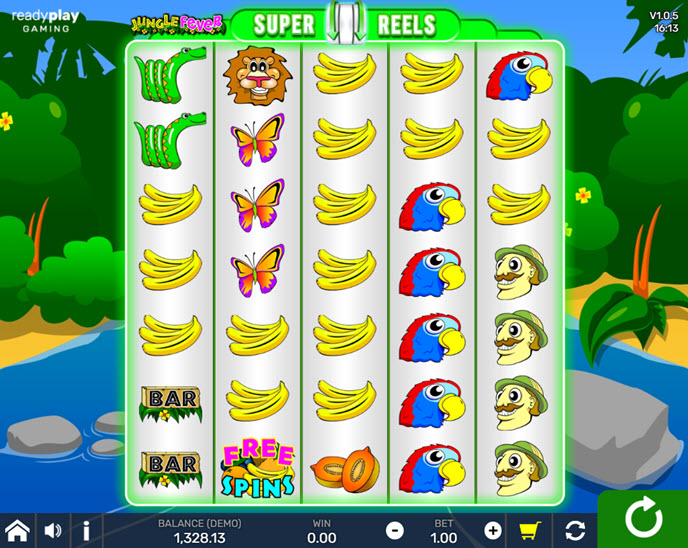This screenshot has height=548, width=688.
Task: Activate the autoplay circular arrows
Action: pos(575,530)
